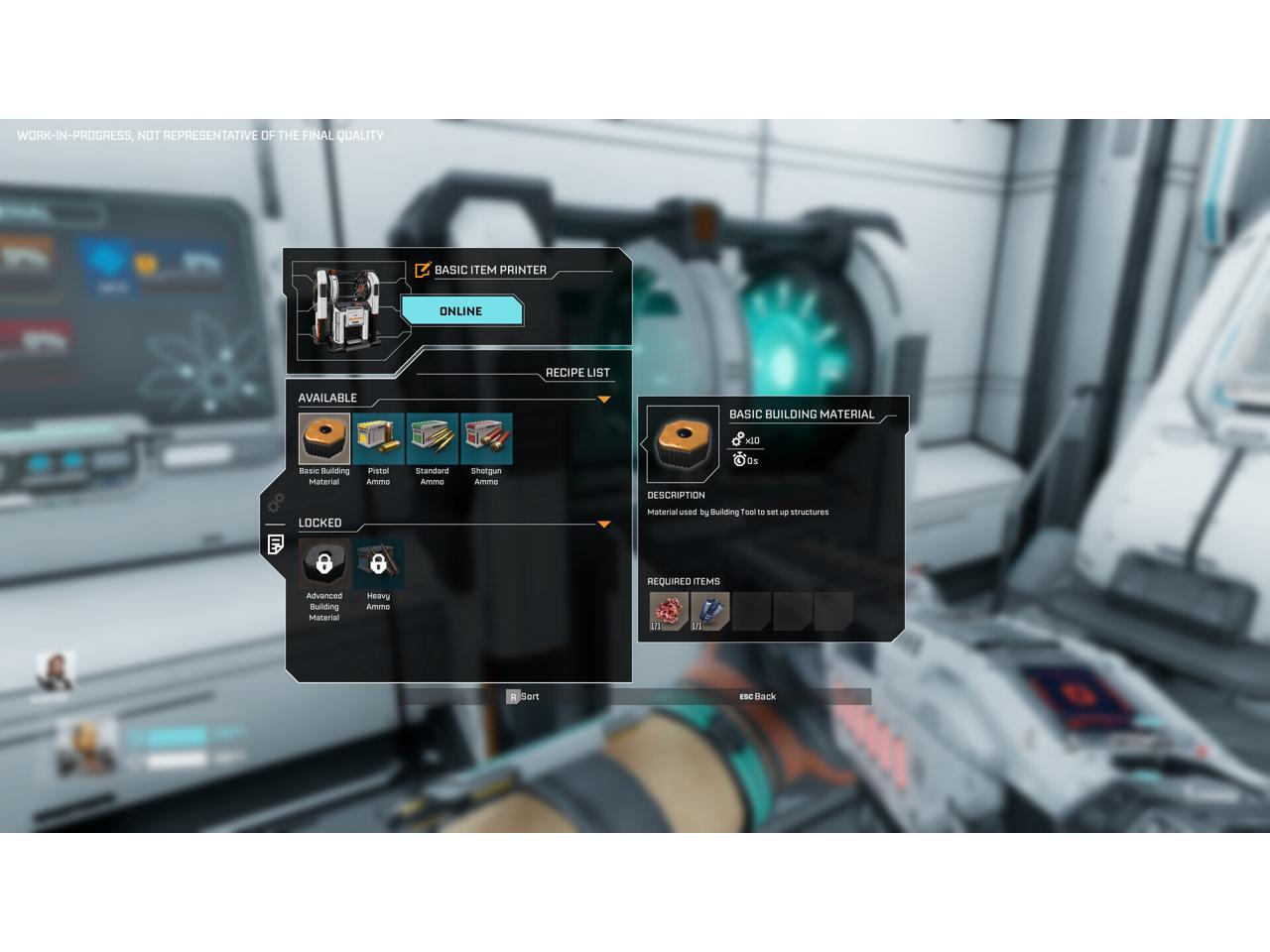
Task: Open the recipe list side tab
Action: 276,544
